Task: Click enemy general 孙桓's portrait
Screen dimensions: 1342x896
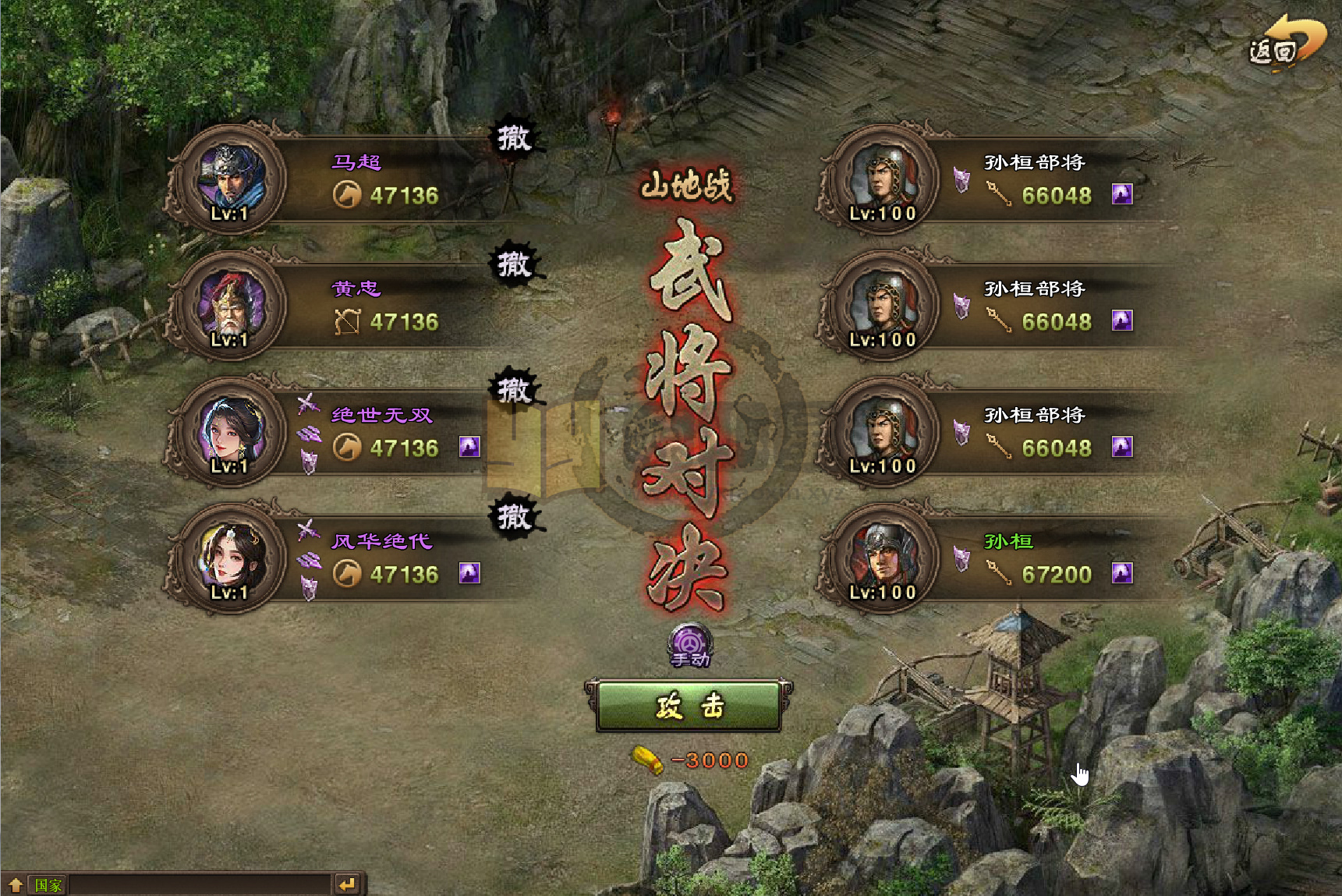Action: pos(881,560)
